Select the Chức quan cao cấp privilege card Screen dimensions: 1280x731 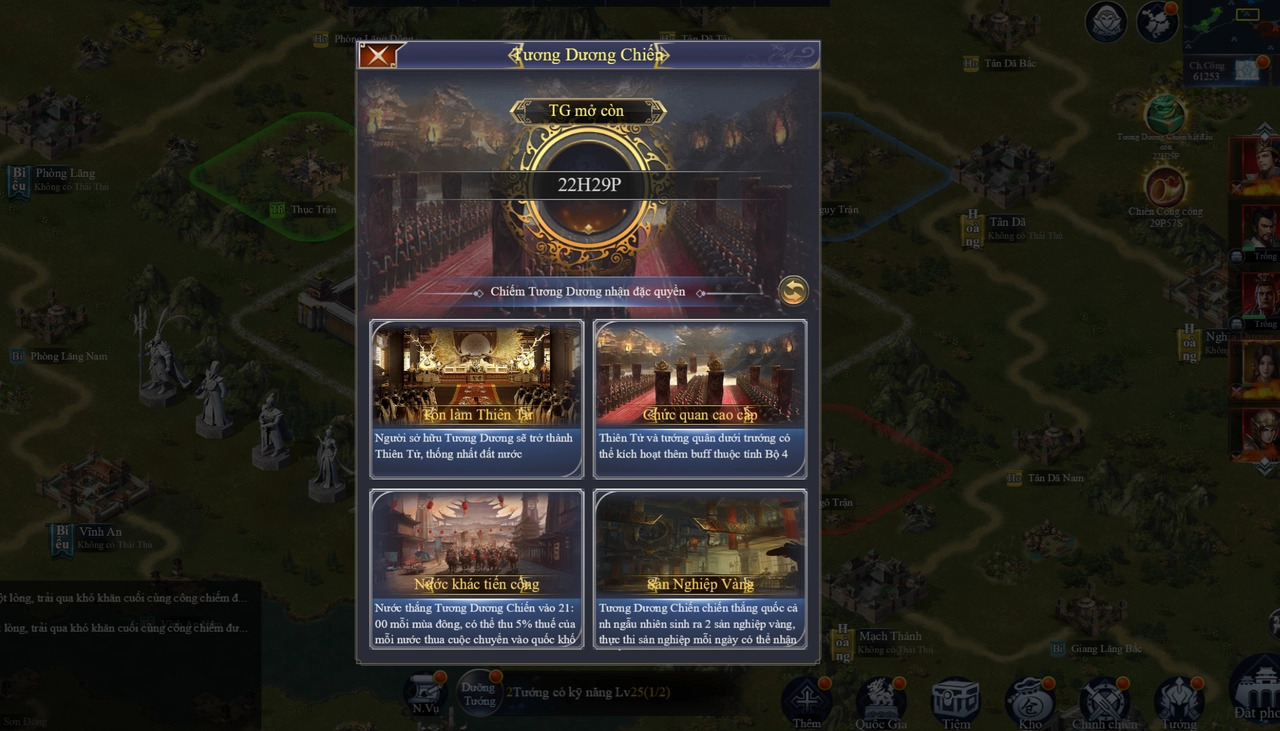(700, 398)
